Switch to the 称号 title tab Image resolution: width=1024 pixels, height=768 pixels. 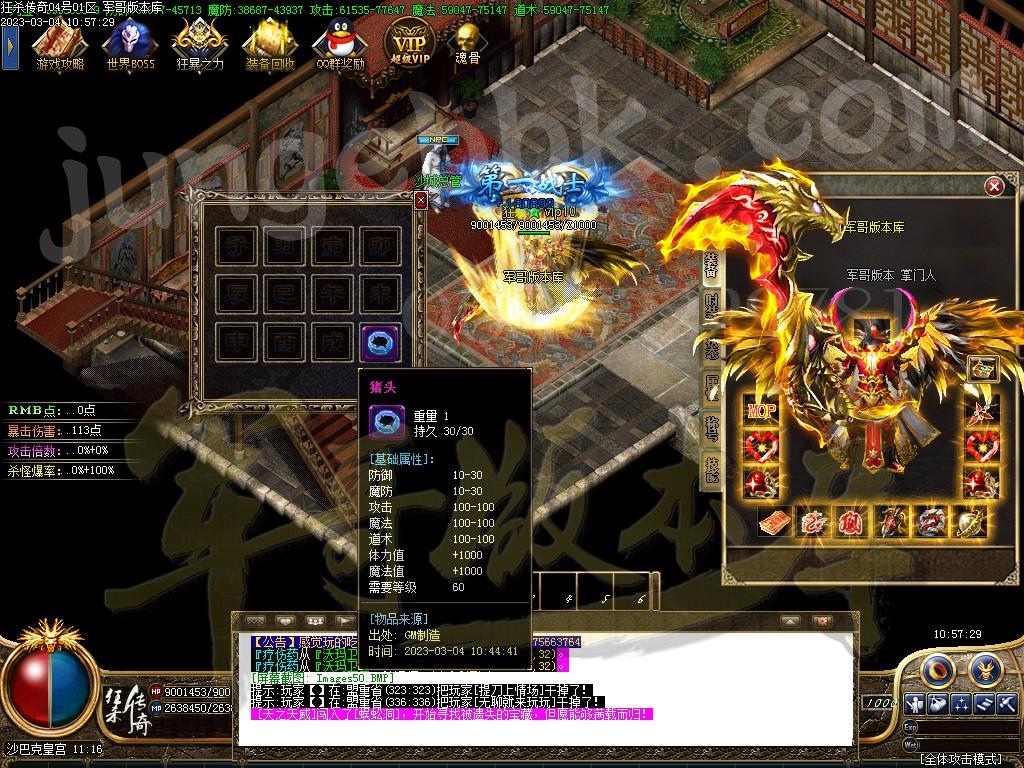coord(712,430)
